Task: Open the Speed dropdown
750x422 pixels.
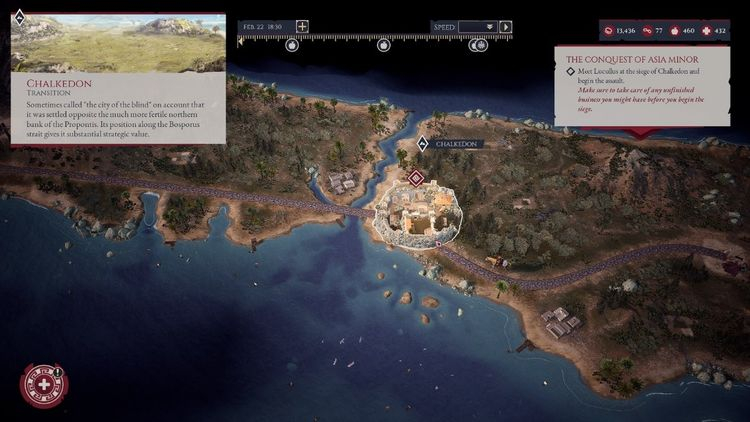Action: click(x=478, y=27)
